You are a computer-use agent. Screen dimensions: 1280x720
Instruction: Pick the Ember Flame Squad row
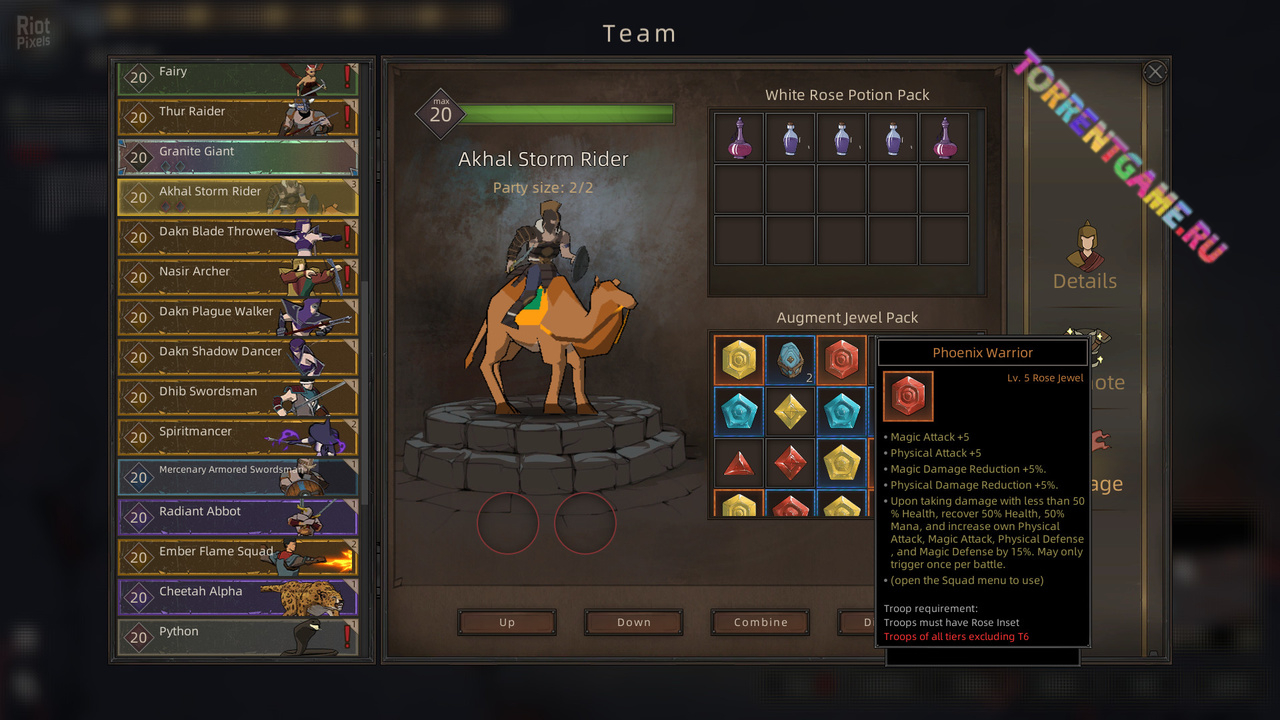237,557
